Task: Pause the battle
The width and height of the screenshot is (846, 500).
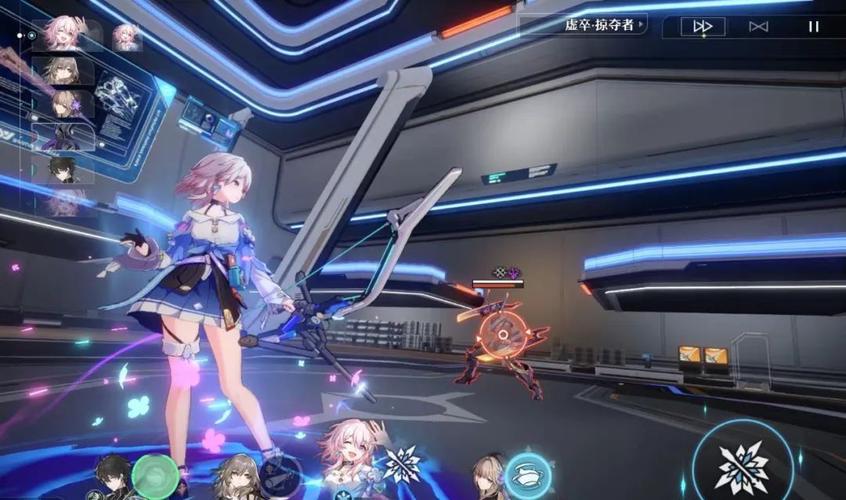Action: pyautogui.click(x=813, y=27)
